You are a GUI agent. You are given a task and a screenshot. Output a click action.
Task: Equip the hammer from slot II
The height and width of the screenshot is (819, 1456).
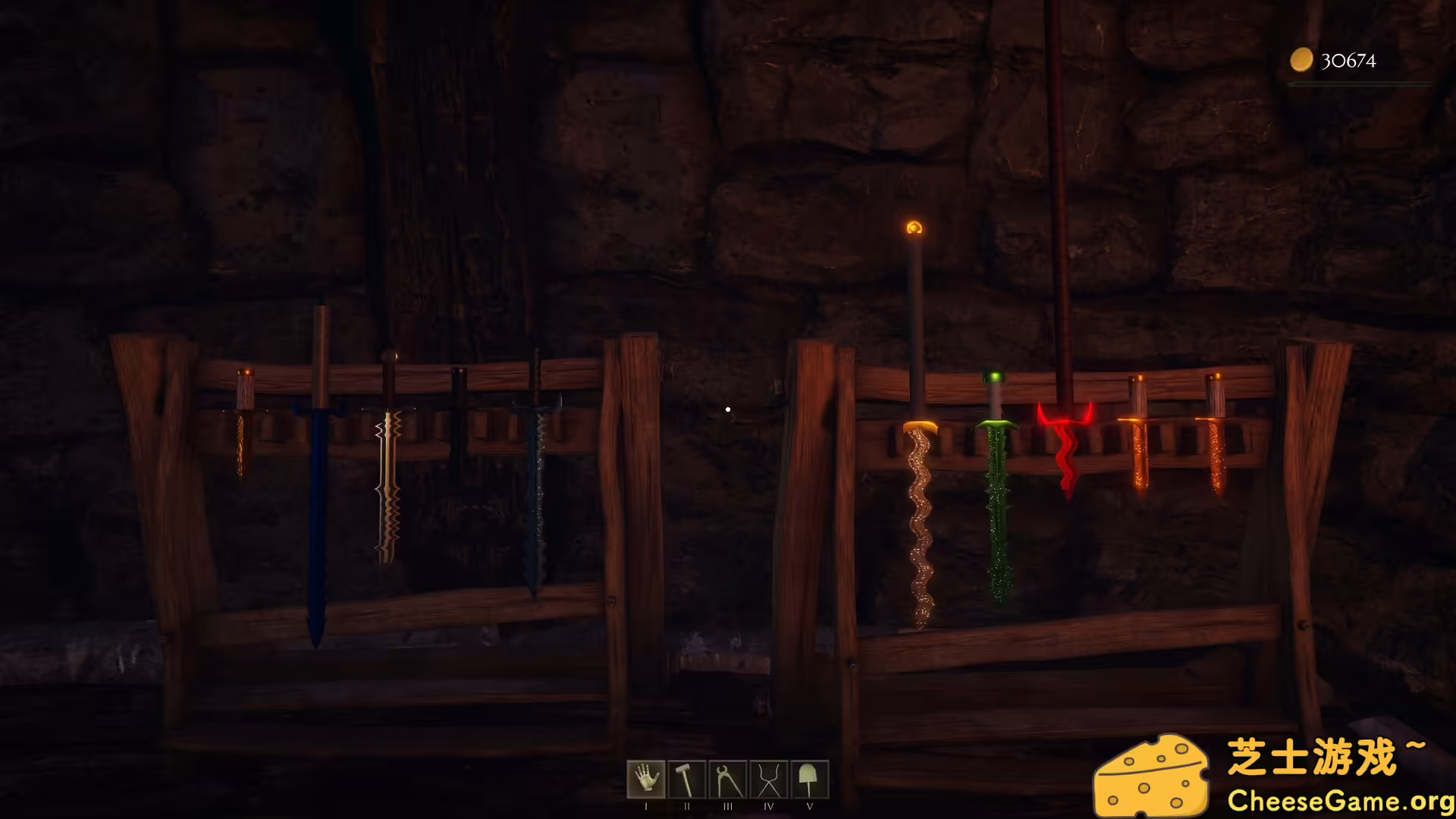[687, 779]
